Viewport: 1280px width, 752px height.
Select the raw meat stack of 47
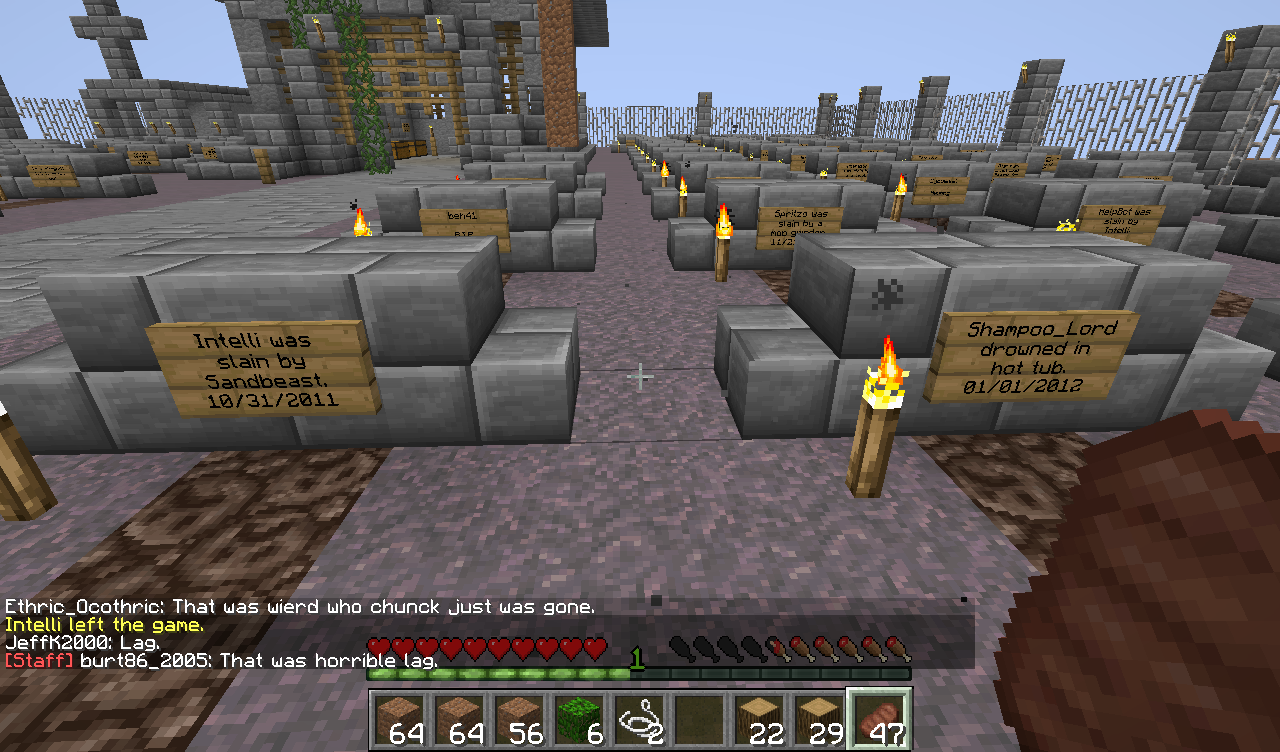[879, 718]
